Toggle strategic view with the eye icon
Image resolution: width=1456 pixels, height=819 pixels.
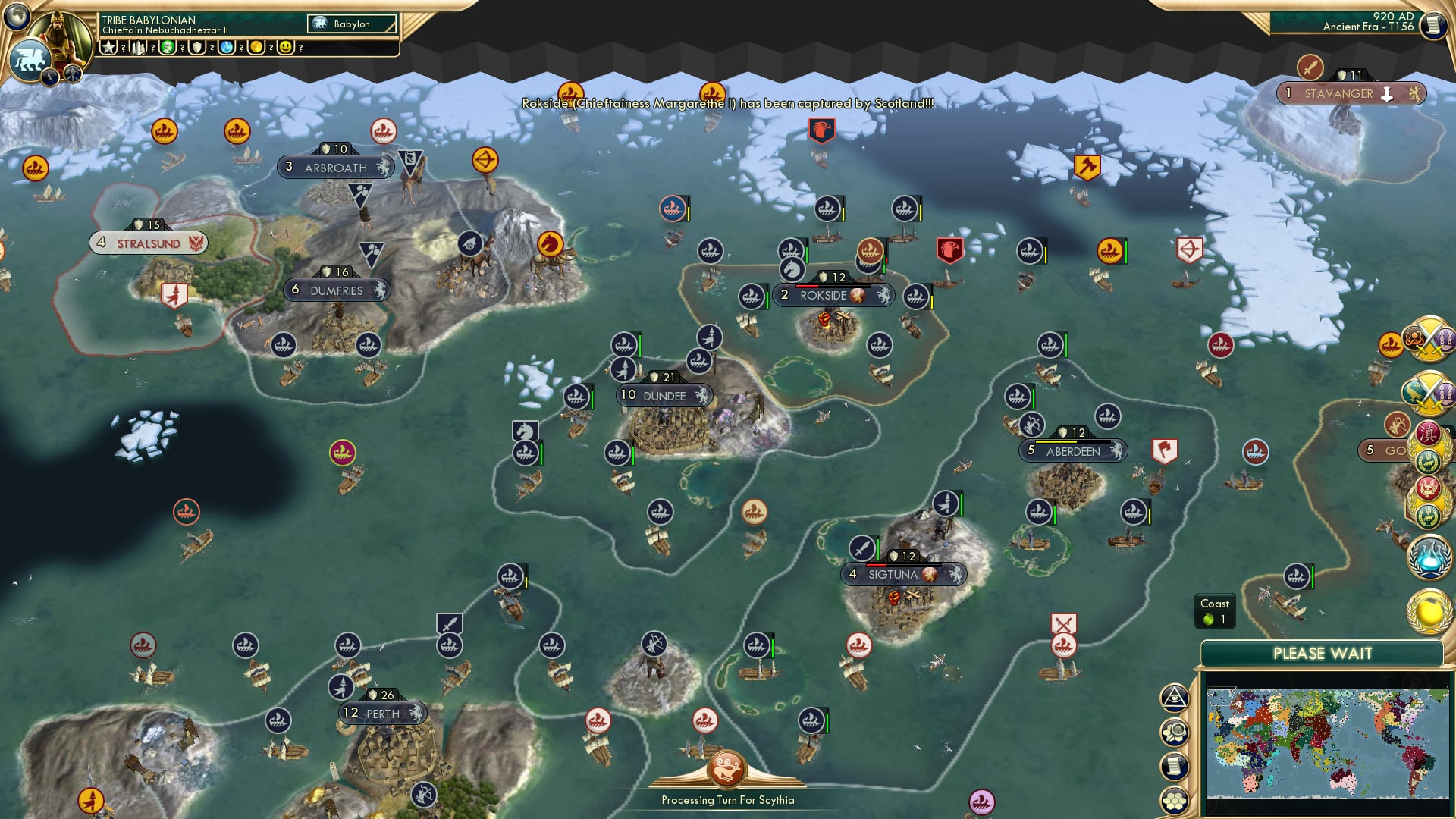click(1176, 699)
